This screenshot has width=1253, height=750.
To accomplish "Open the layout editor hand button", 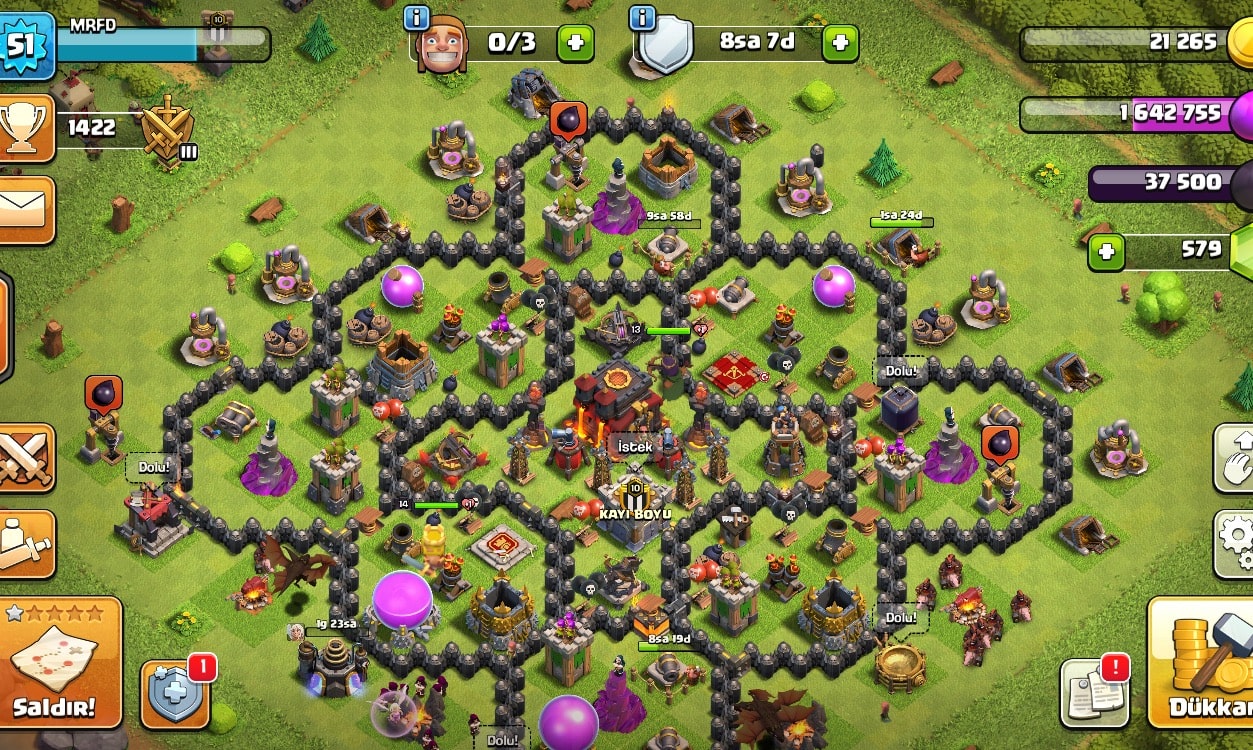I will click(x=1237, y=458).
